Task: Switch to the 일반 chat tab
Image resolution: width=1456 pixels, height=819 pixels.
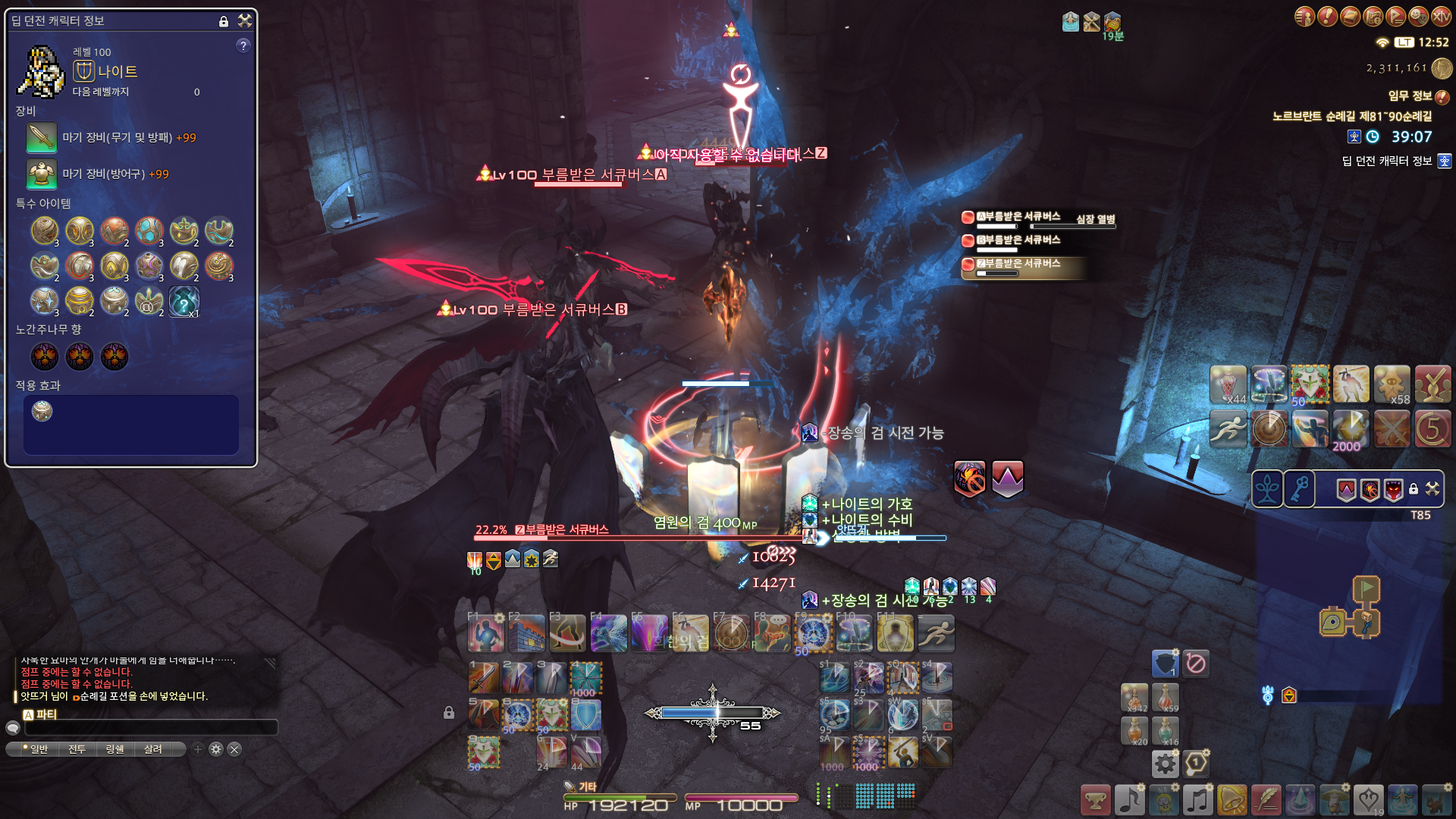Action: pyautogui.click(x=36, y=749)
